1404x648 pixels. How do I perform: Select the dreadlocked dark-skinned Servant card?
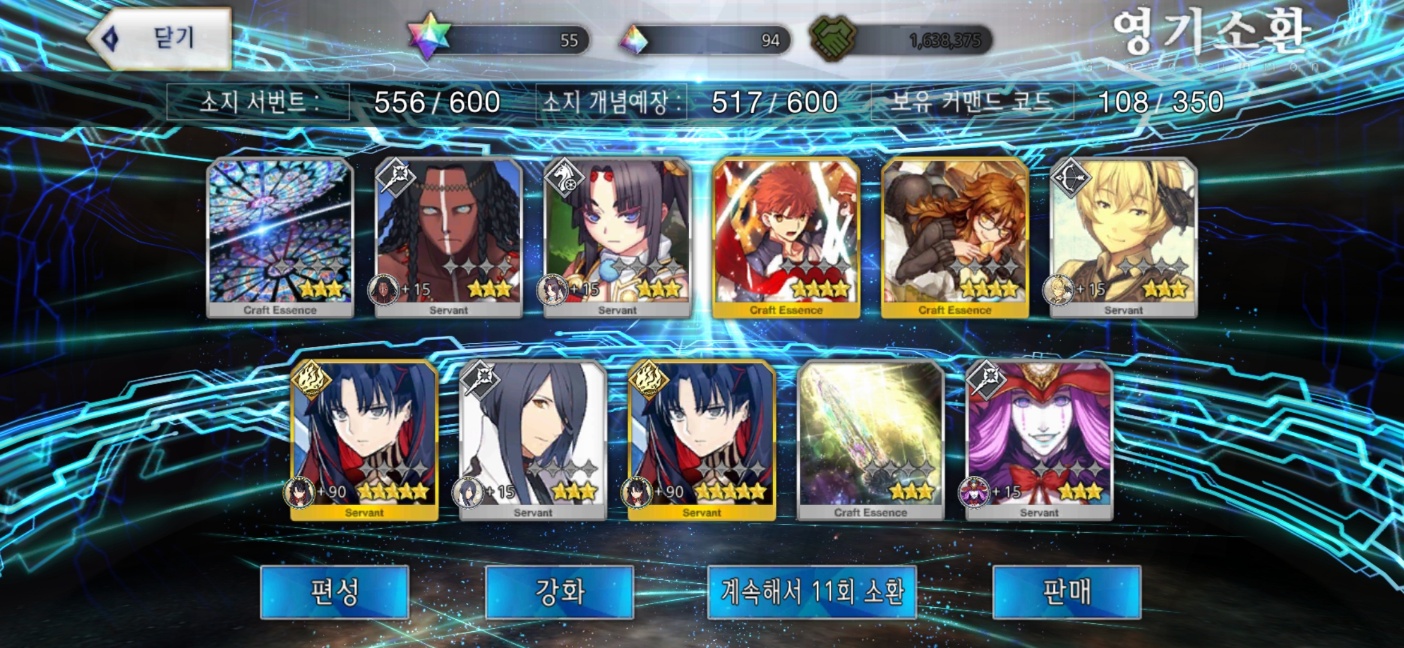pos(449,238)
